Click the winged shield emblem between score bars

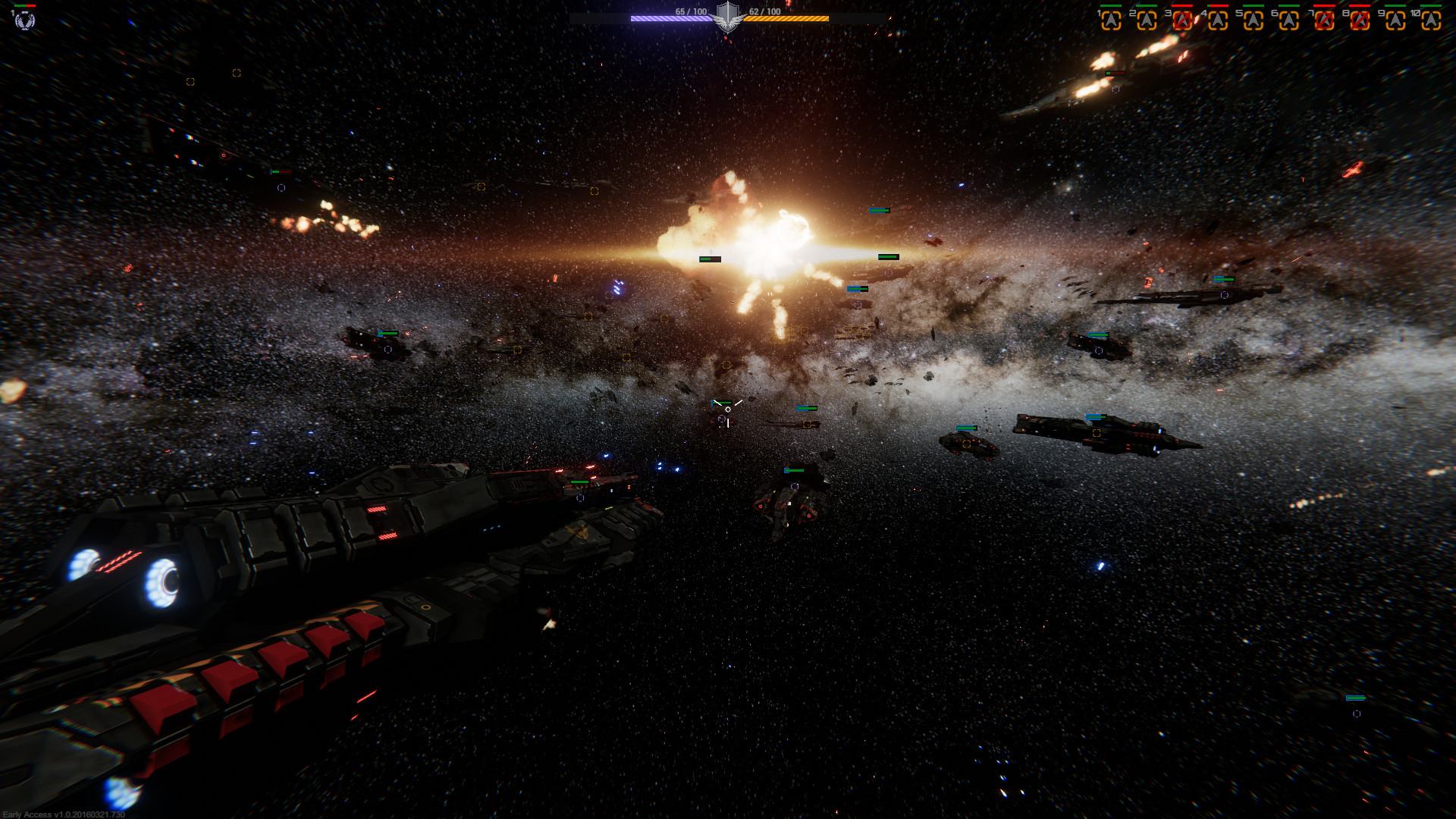point(728,16)
